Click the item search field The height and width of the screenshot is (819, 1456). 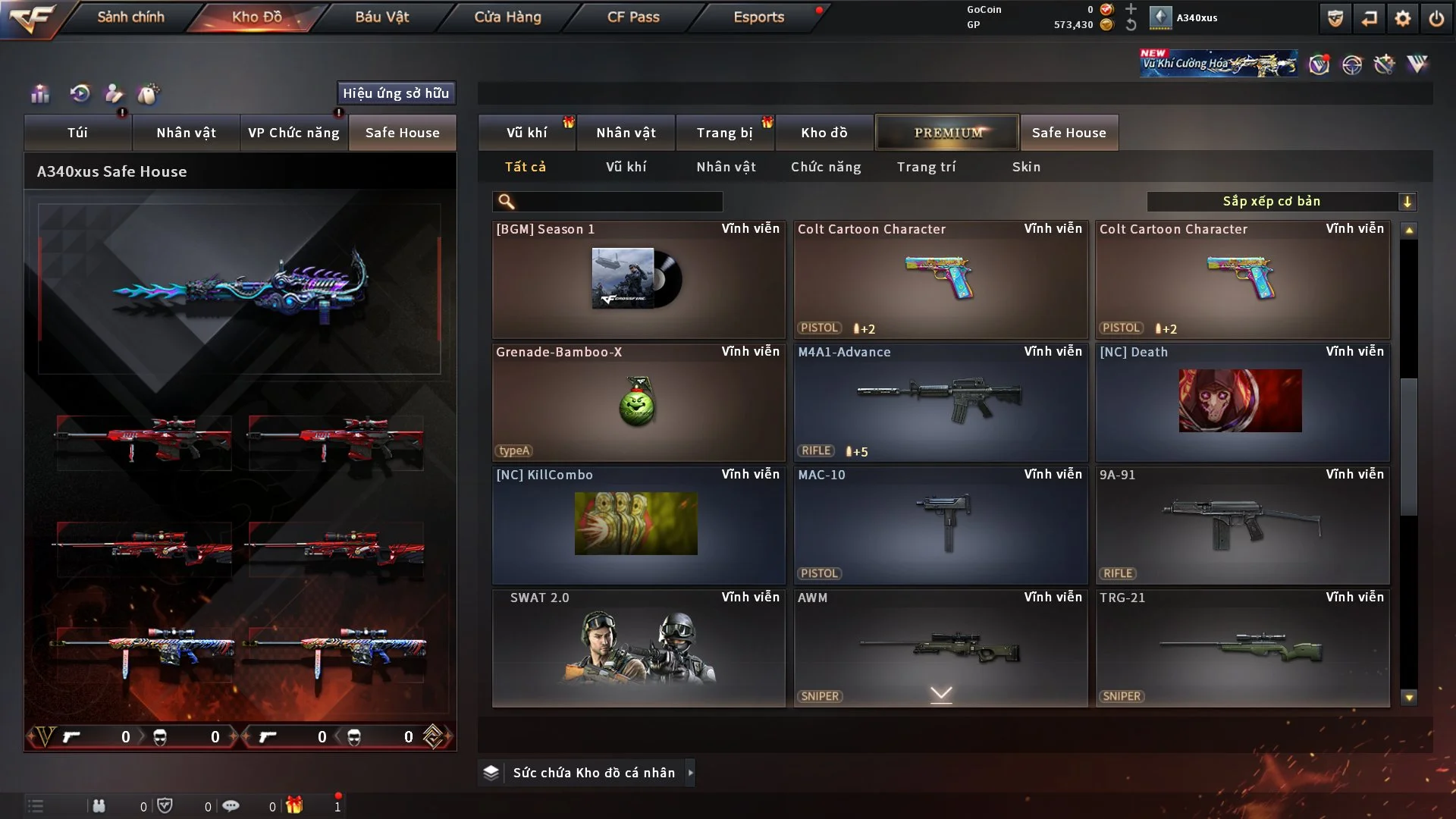click(618, 202)
